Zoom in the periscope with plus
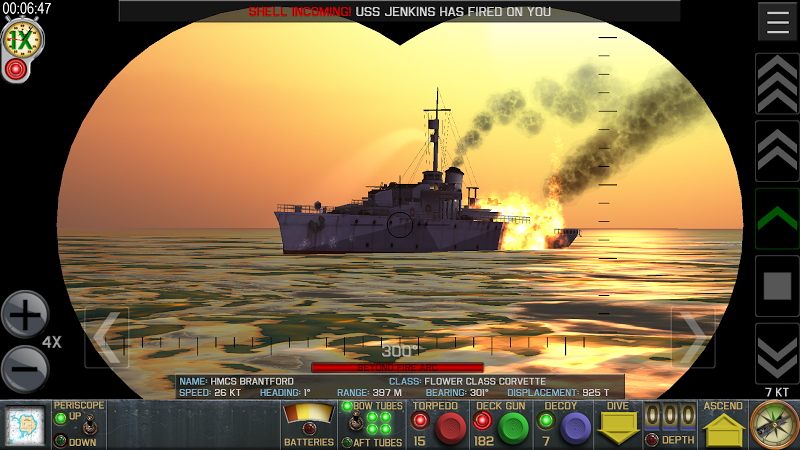Image resolution: width=800 pixels, height=450 pixels. 25,316
